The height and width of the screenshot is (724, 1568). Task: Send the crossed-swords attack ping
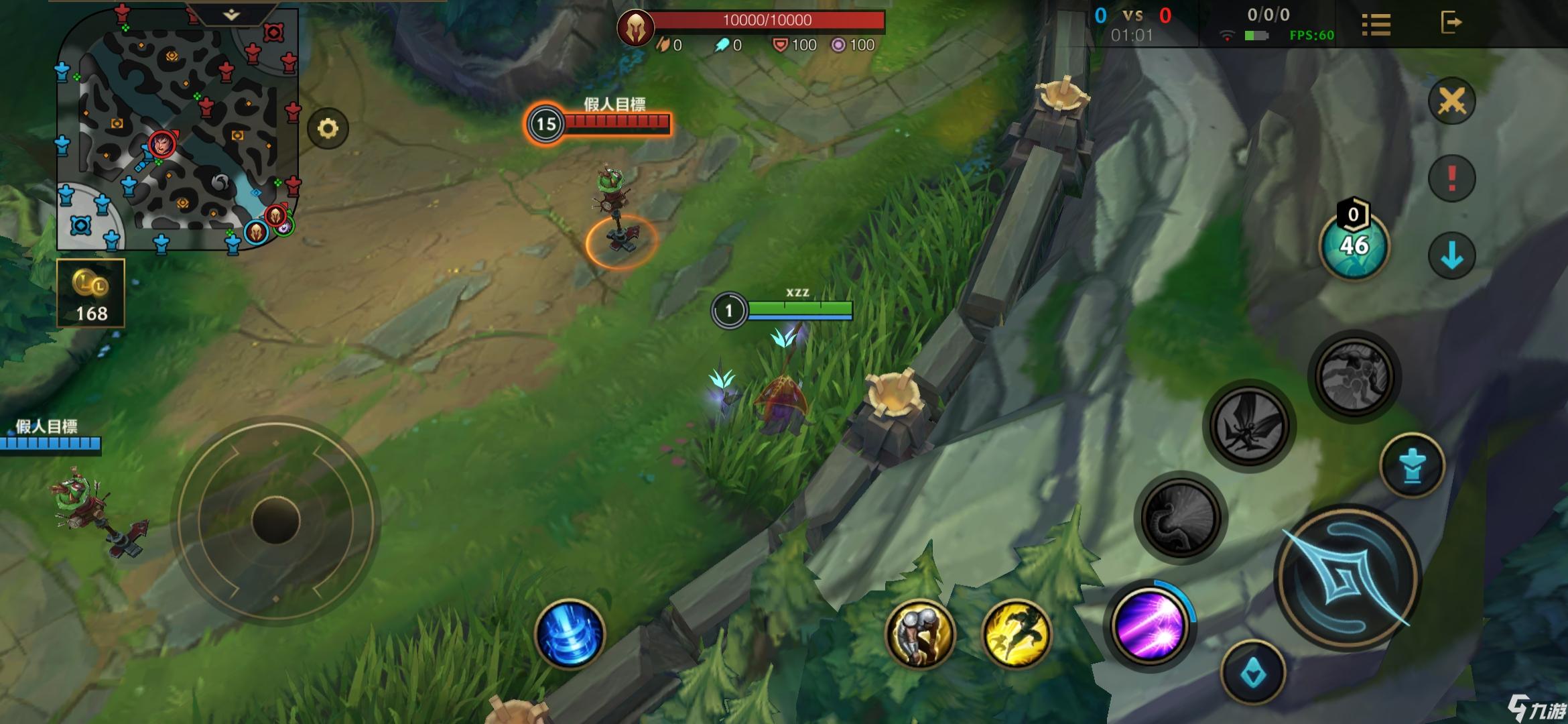click(x=1452, y=102)
